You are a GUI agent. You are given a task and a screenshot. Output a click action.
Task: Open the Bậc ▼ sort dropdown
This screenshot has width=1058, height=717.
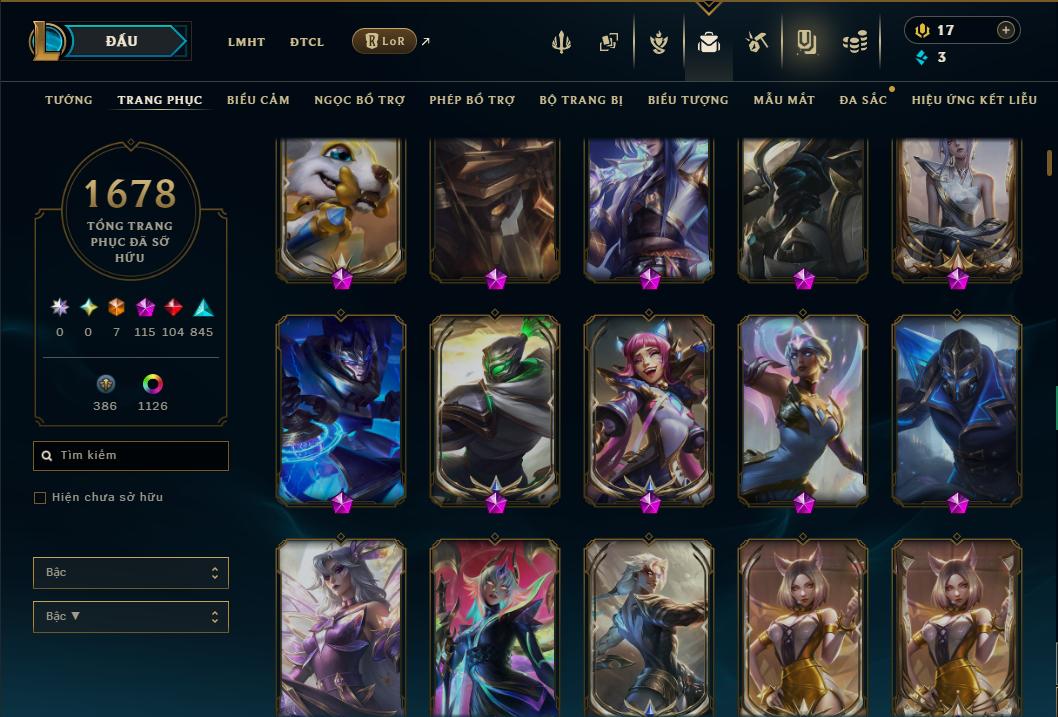pos(131,617)
